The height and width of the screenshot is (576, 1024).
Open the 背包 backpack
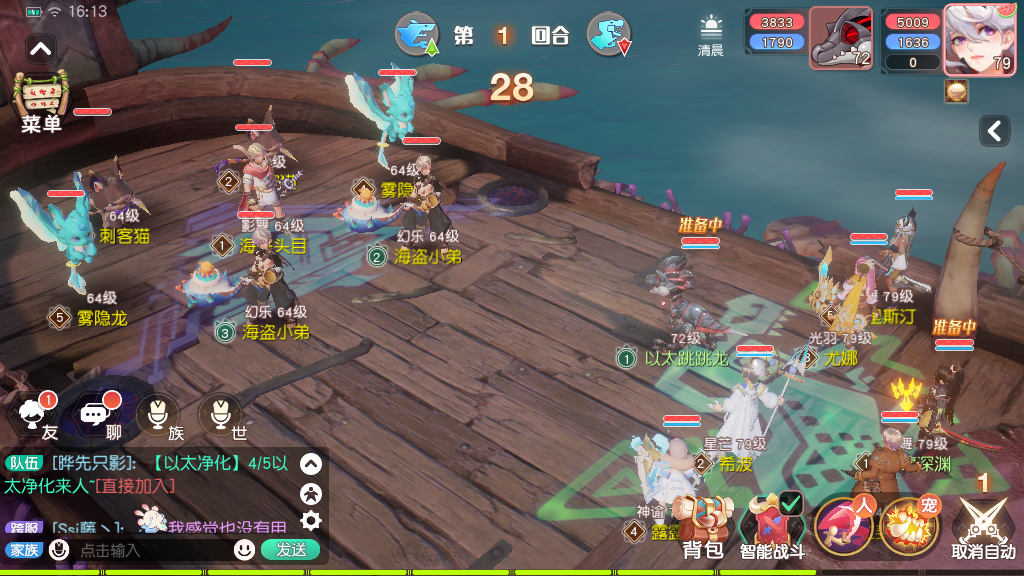(x=703, y=527)
